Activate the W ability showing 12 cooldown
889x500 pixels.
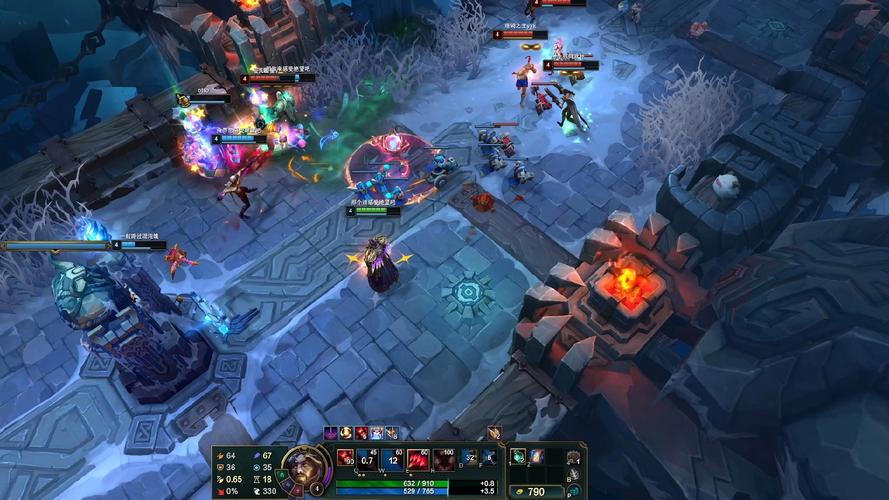coord(392,459)
